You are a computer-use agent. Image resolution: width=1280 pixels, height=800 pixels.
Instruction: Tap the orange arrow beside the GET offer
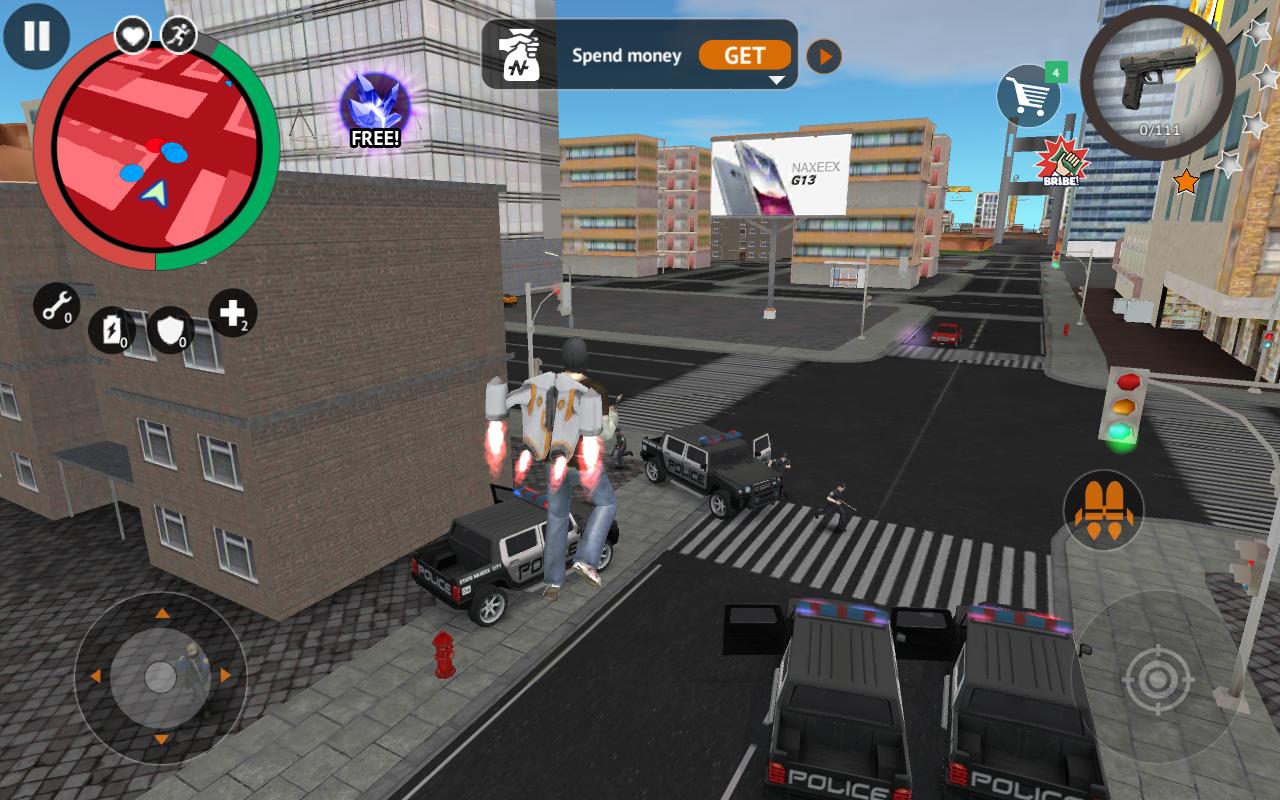coord(824,56)
